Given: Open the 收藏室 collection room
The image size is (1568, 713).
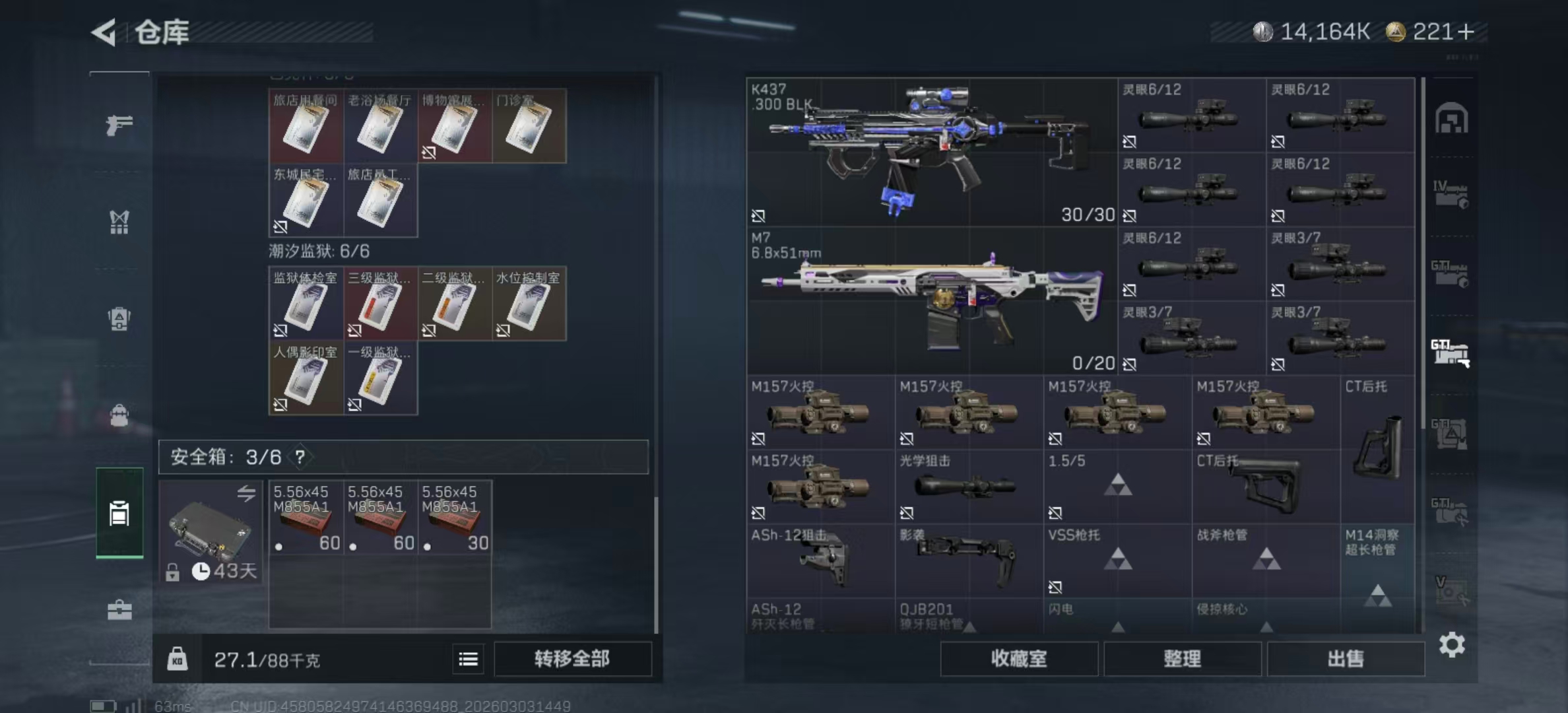Looking at the screenshot, I should click(x=1018, y=659).
